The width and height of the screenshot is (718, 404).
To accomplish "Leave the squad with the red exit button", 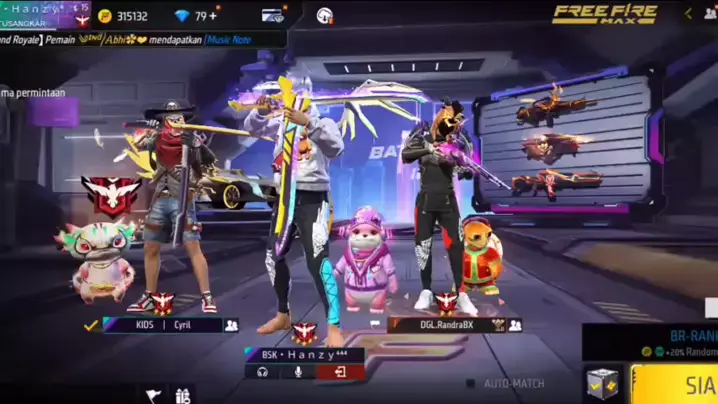I will click(x=340, y=372).
